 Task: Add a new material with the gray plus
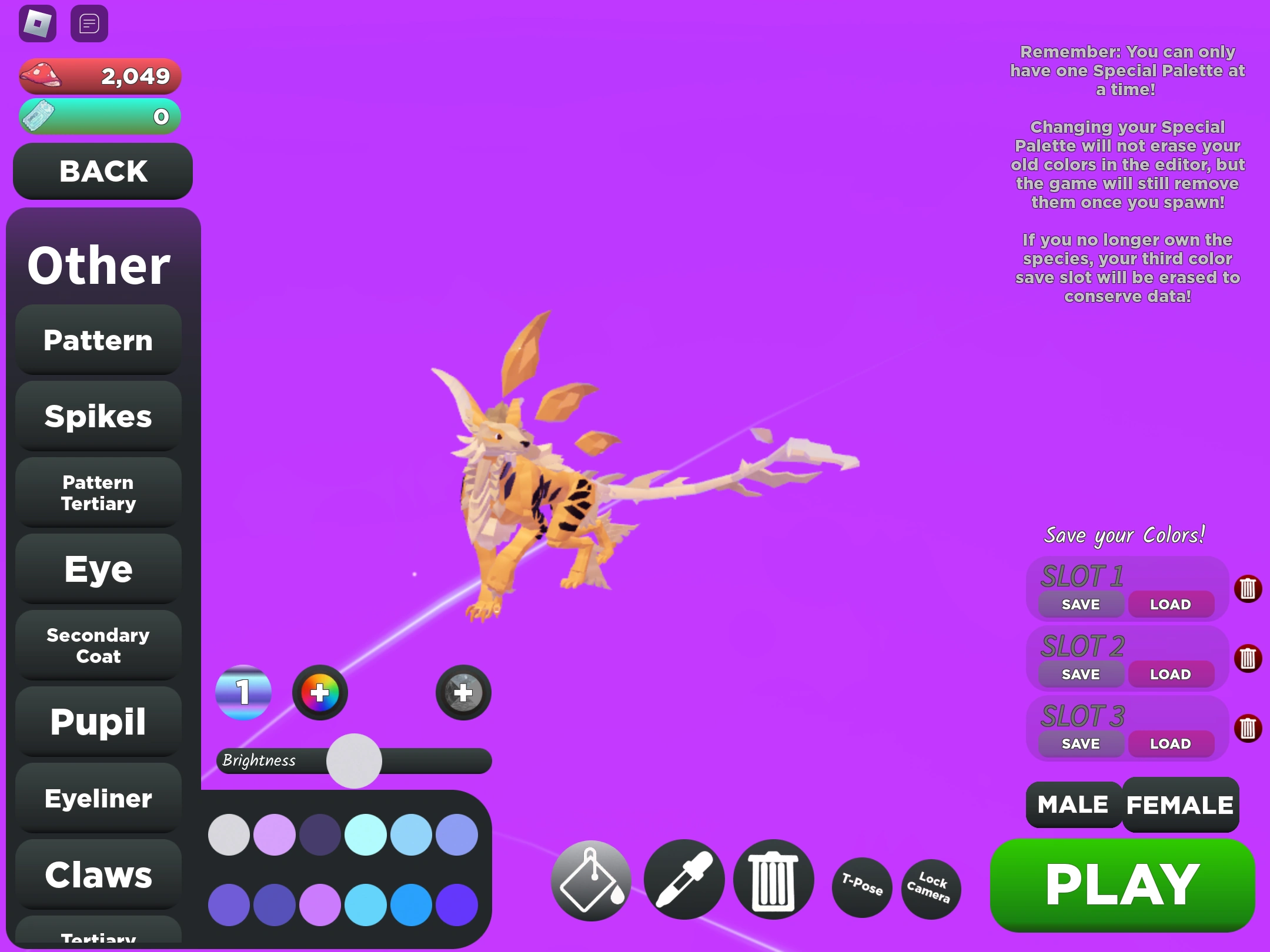[x=463, y=692]
